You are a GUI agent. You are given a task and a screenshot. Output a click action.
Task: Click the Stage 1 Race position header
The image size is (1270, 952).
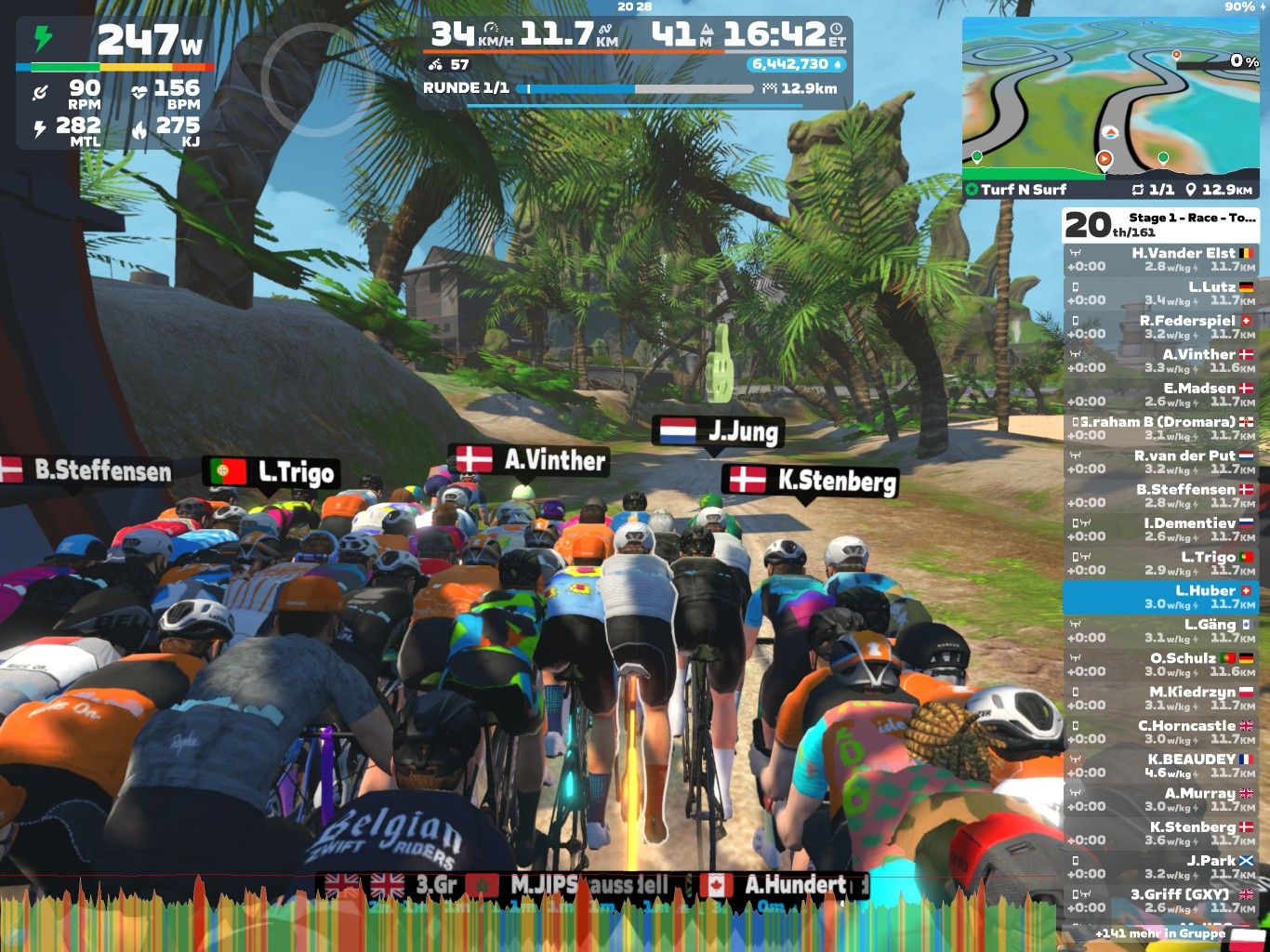tap(1160, 224)
